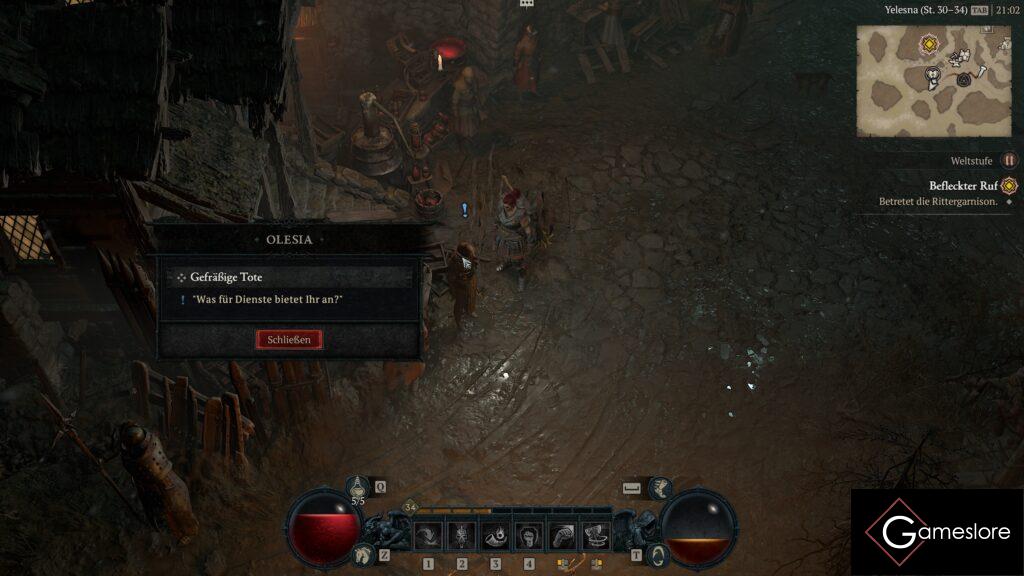The height and width of the screenshot is (576, 1024).
Task: Activate the skull skill in slot 2
Action: tap(462, 535)
